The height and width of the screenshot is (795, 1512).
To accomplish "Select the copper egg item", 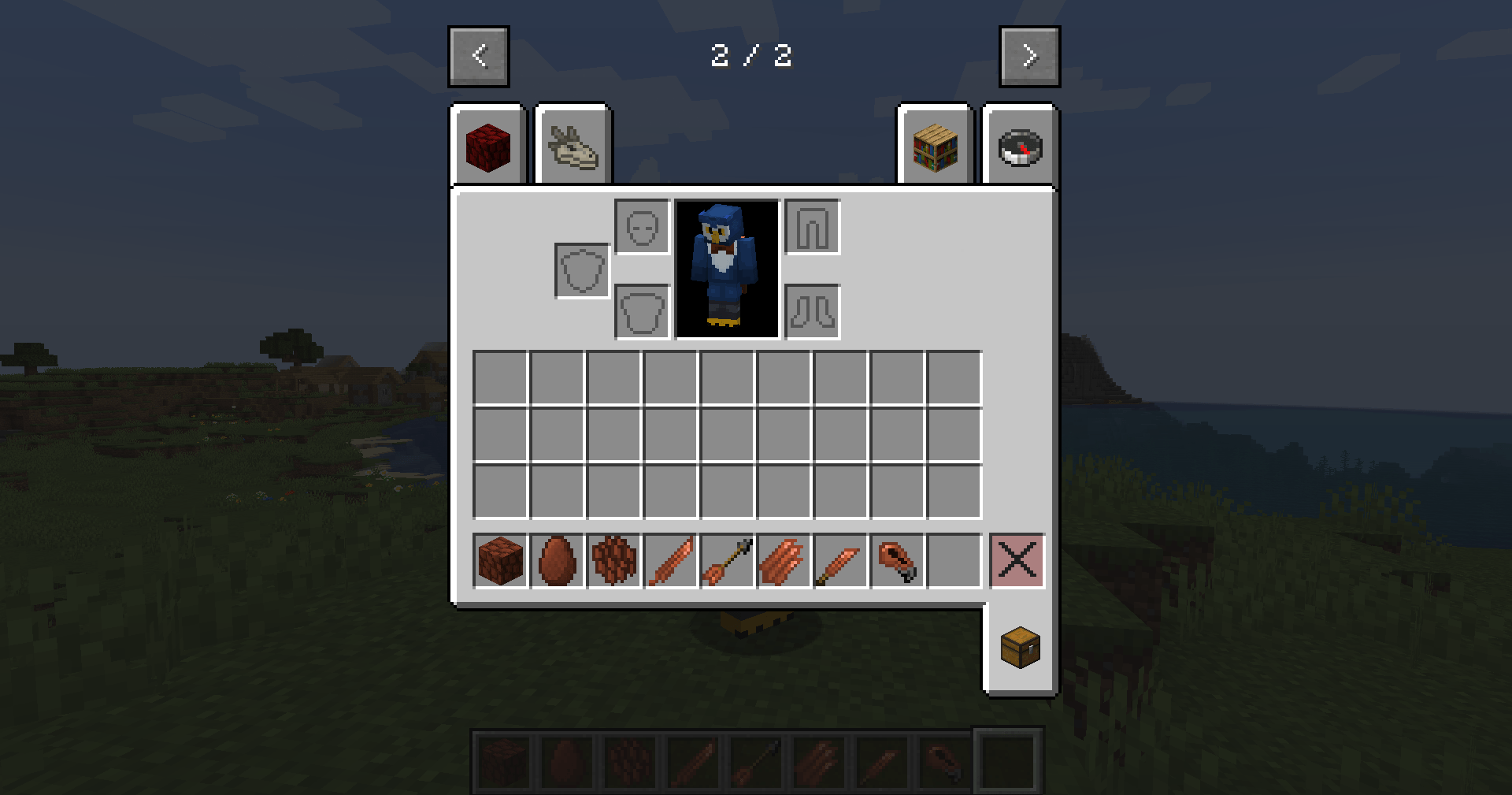I will (557, 561).
